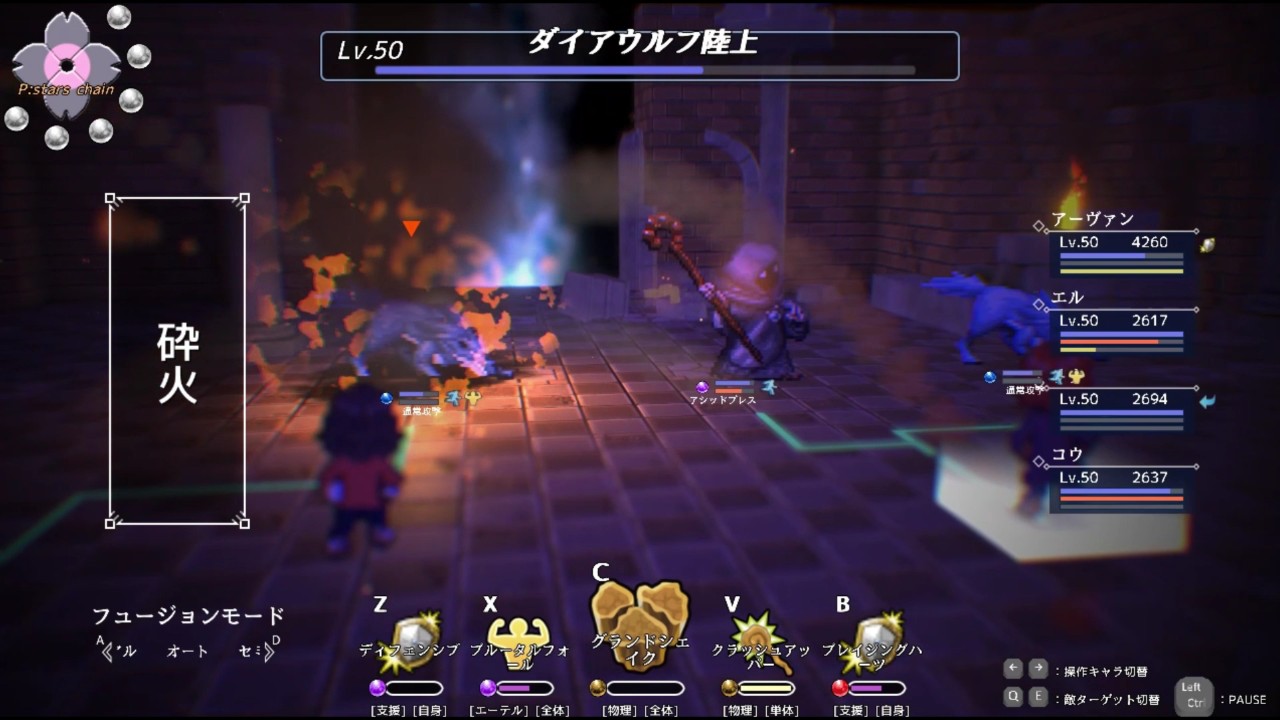Click the P:stars chain flower emblem

(66, 65)
